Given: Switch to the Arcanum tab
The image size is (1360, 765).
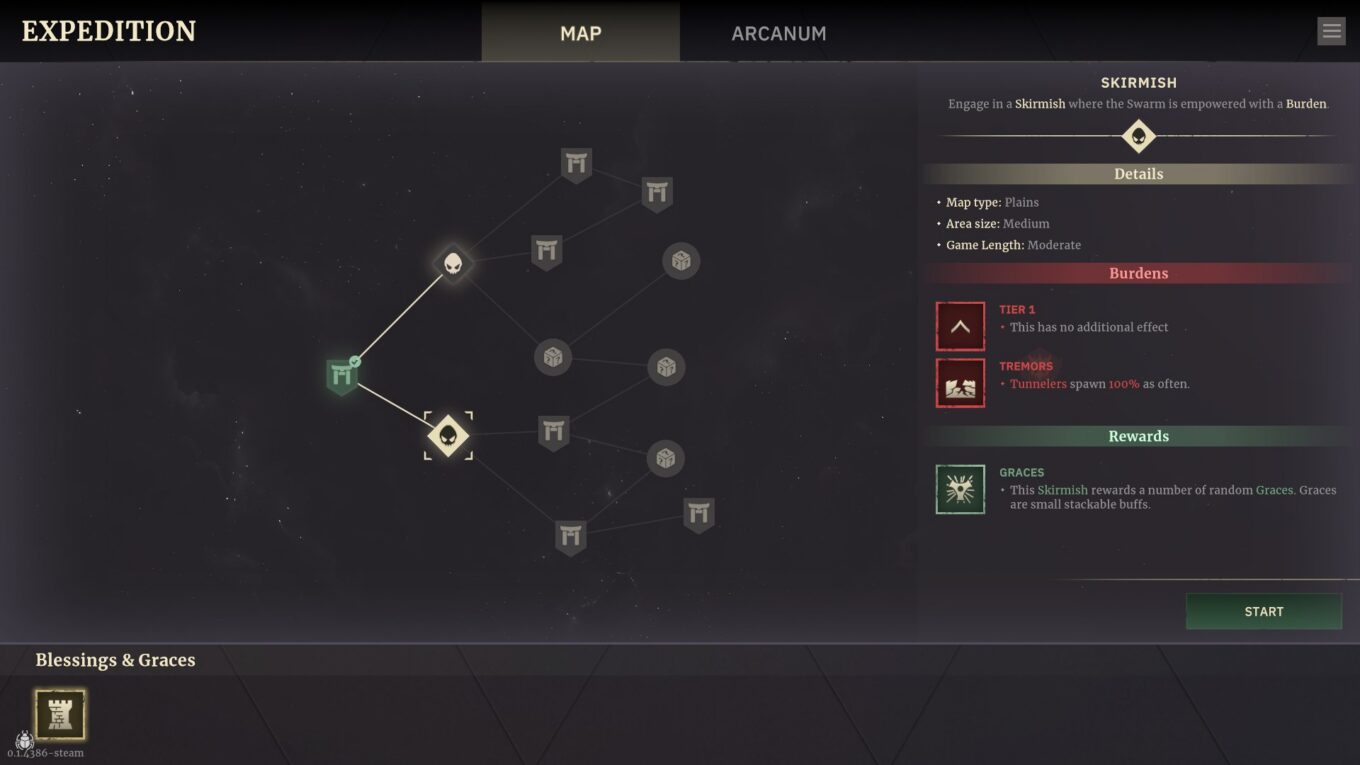Looking at the screenshot, I should click(778, 33).
